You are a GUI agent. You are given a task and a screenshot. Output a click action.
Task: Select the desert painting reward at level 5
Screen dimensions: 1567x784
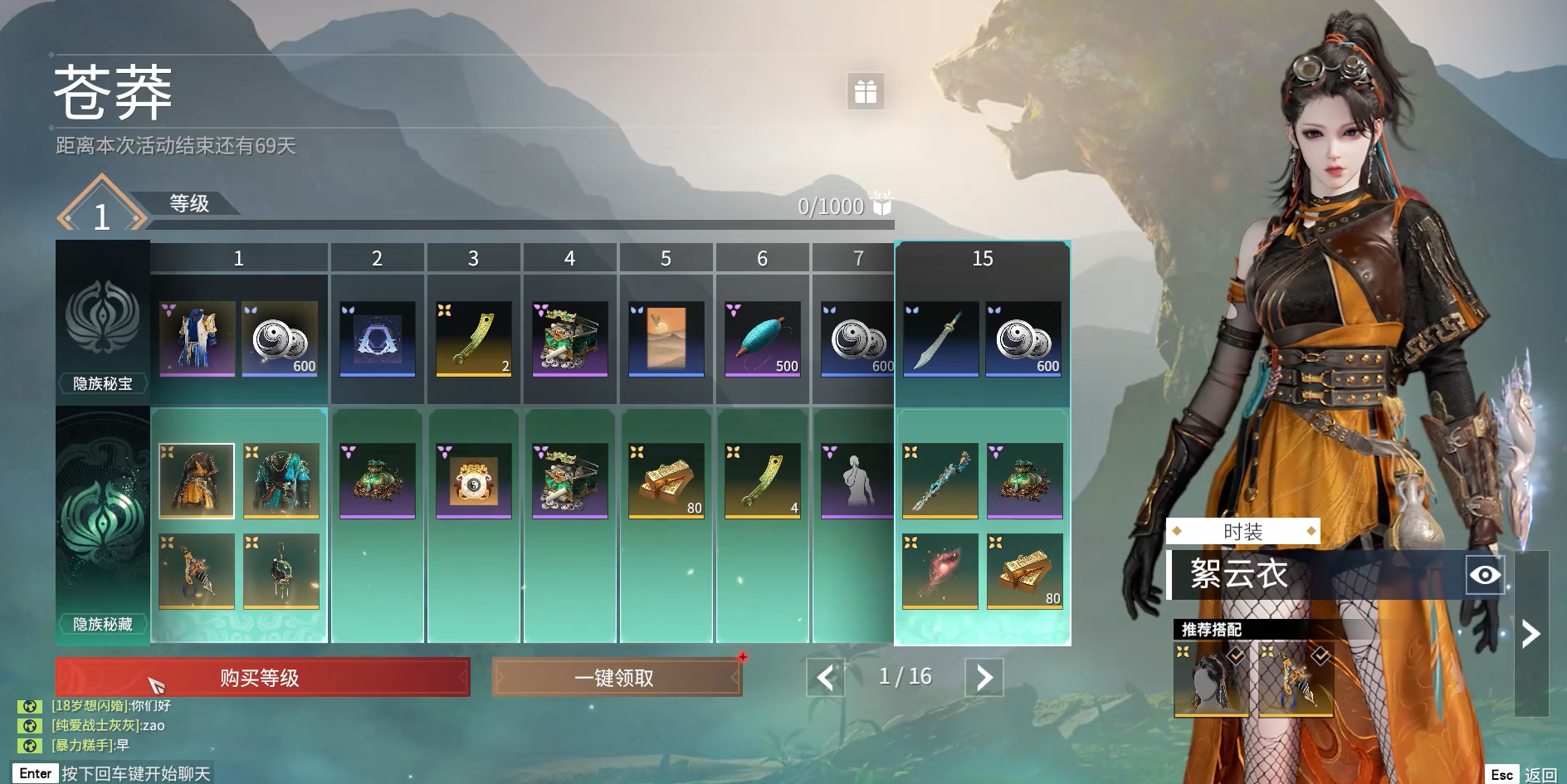(666, 338)
